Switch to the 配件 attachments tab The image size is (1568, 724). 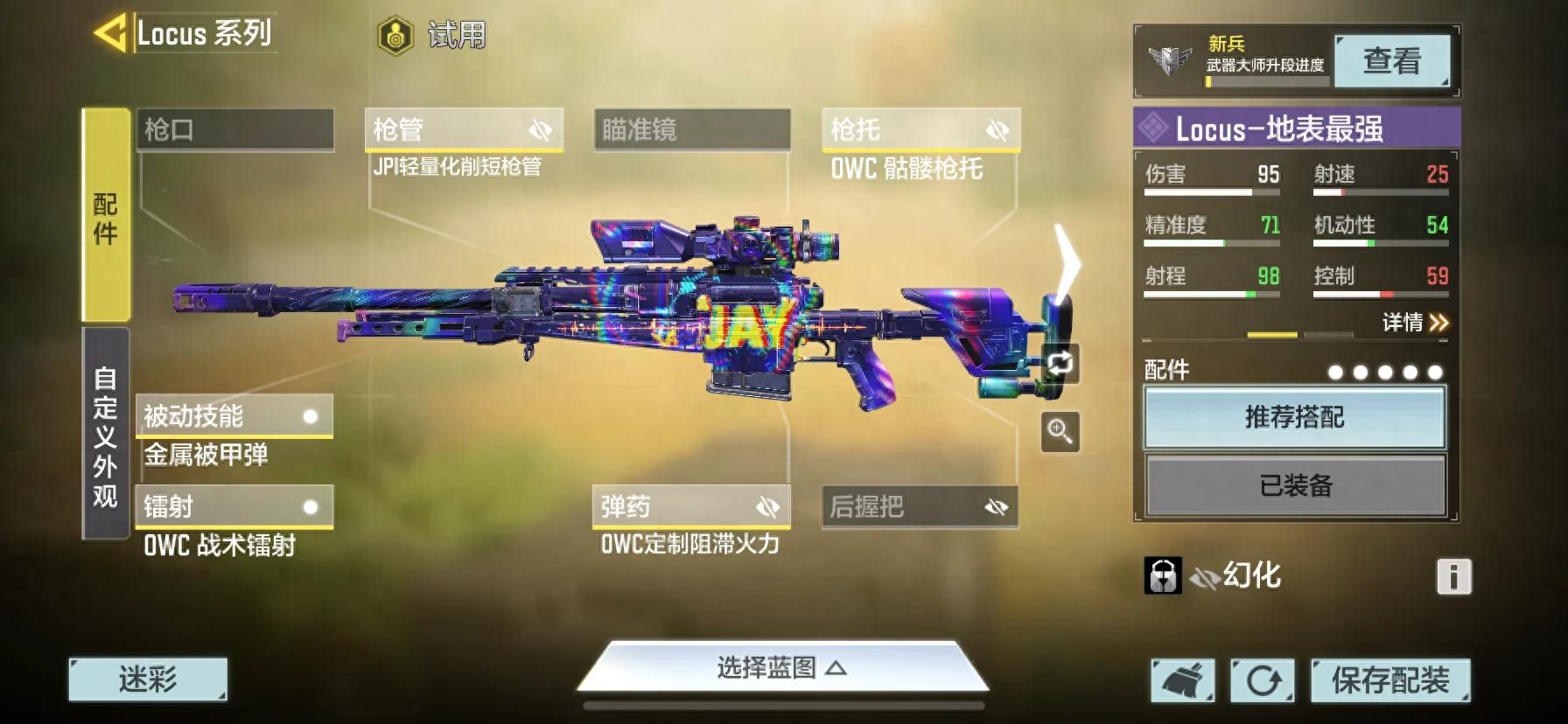[x=105, y=215]
